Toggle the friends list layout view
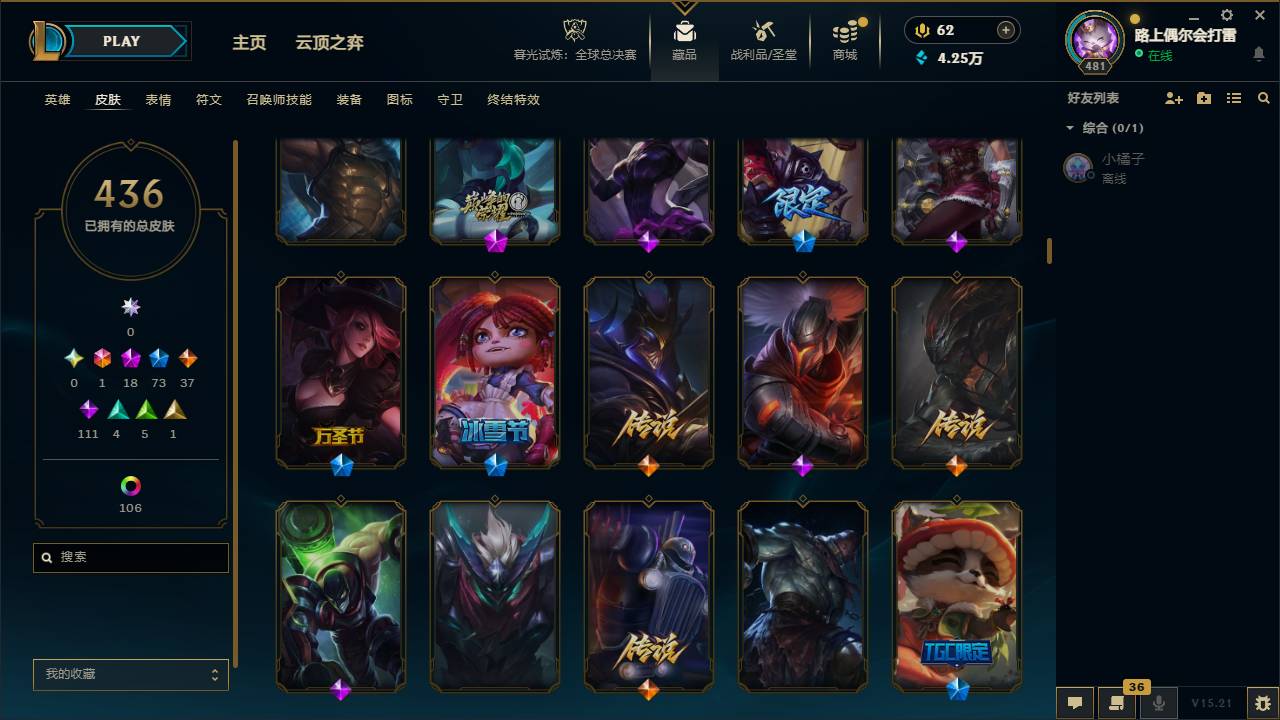Screen dimensions: 1280x720 tap(1234, 97)
